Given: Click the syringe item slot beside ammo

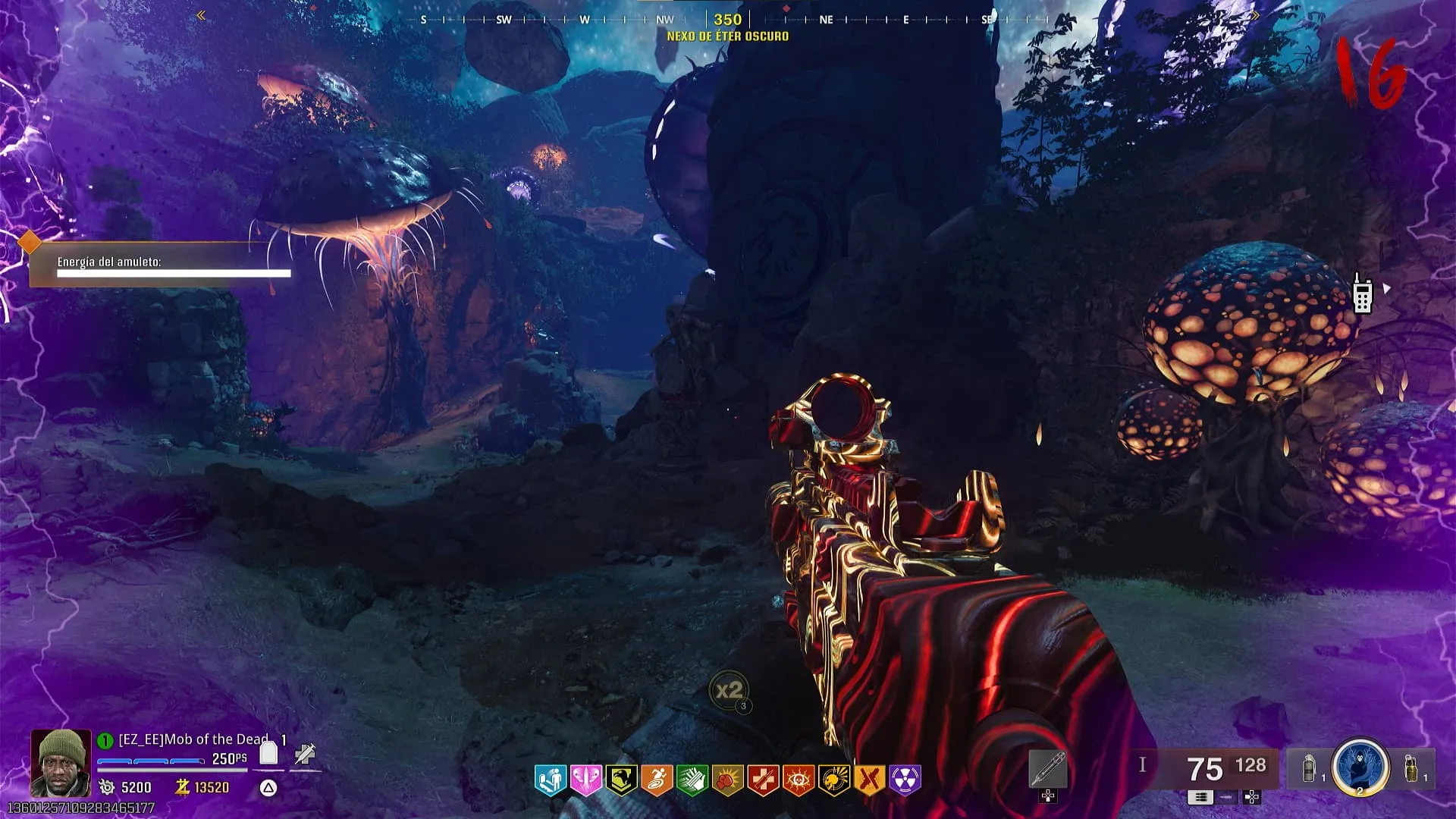Looking at the screenshot, I should click(x=1048, y=770).
